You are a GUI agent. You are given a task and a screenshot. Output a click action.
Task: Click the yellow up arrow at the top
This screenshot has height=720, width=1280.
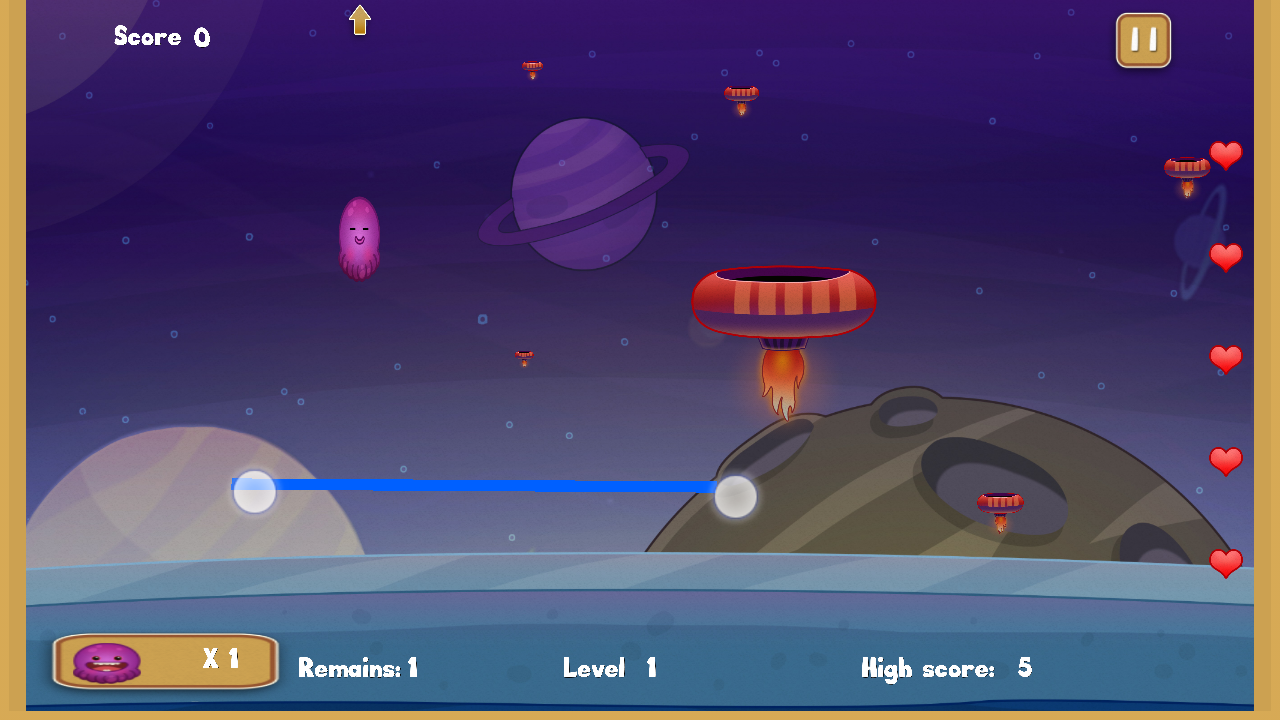360,18
